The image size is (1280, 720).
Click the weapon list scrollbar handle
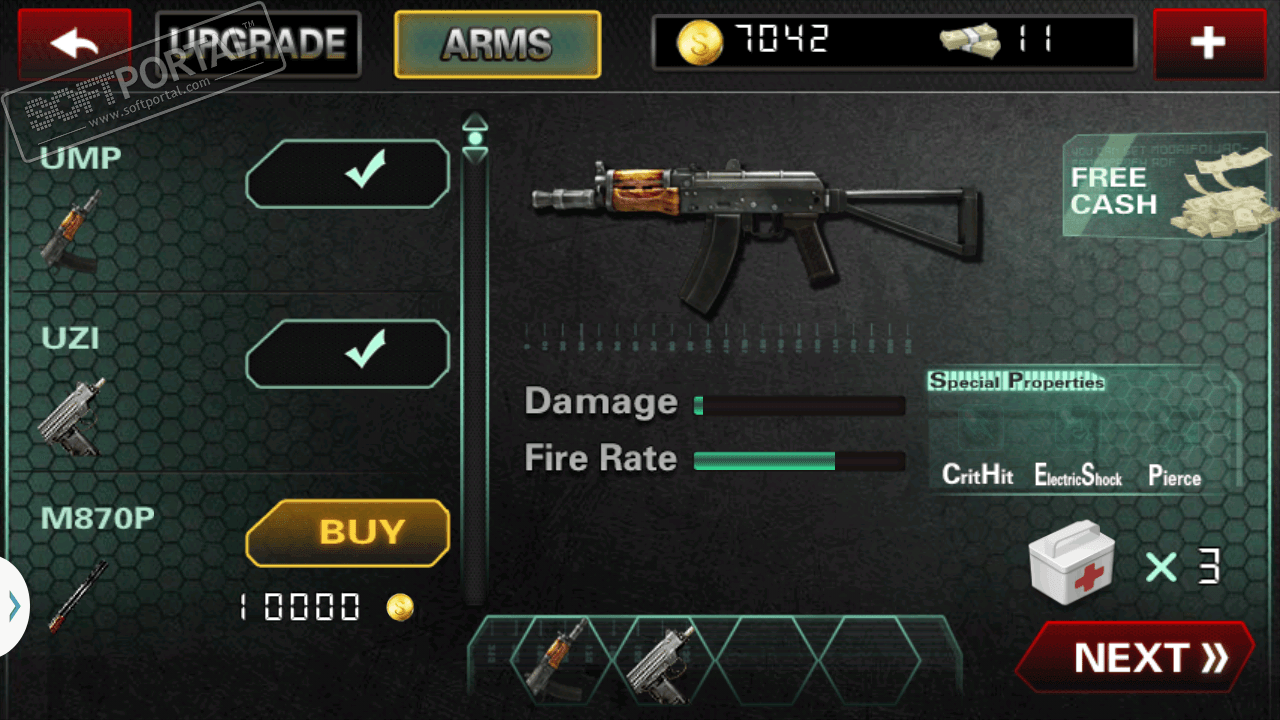tap(475, 138)
